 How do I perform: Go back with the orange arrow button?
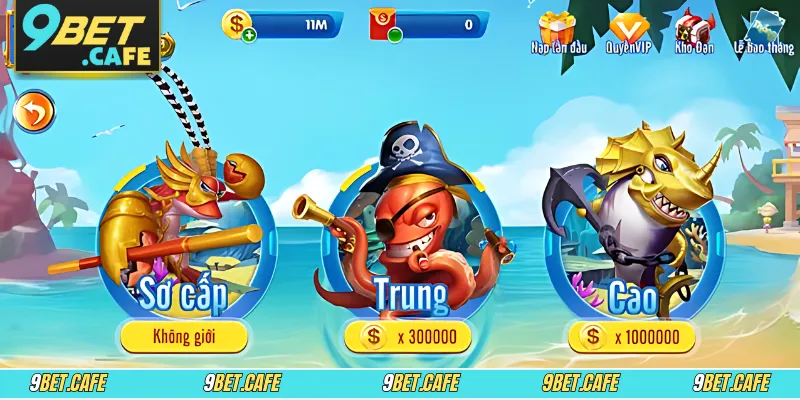(37, 111)
